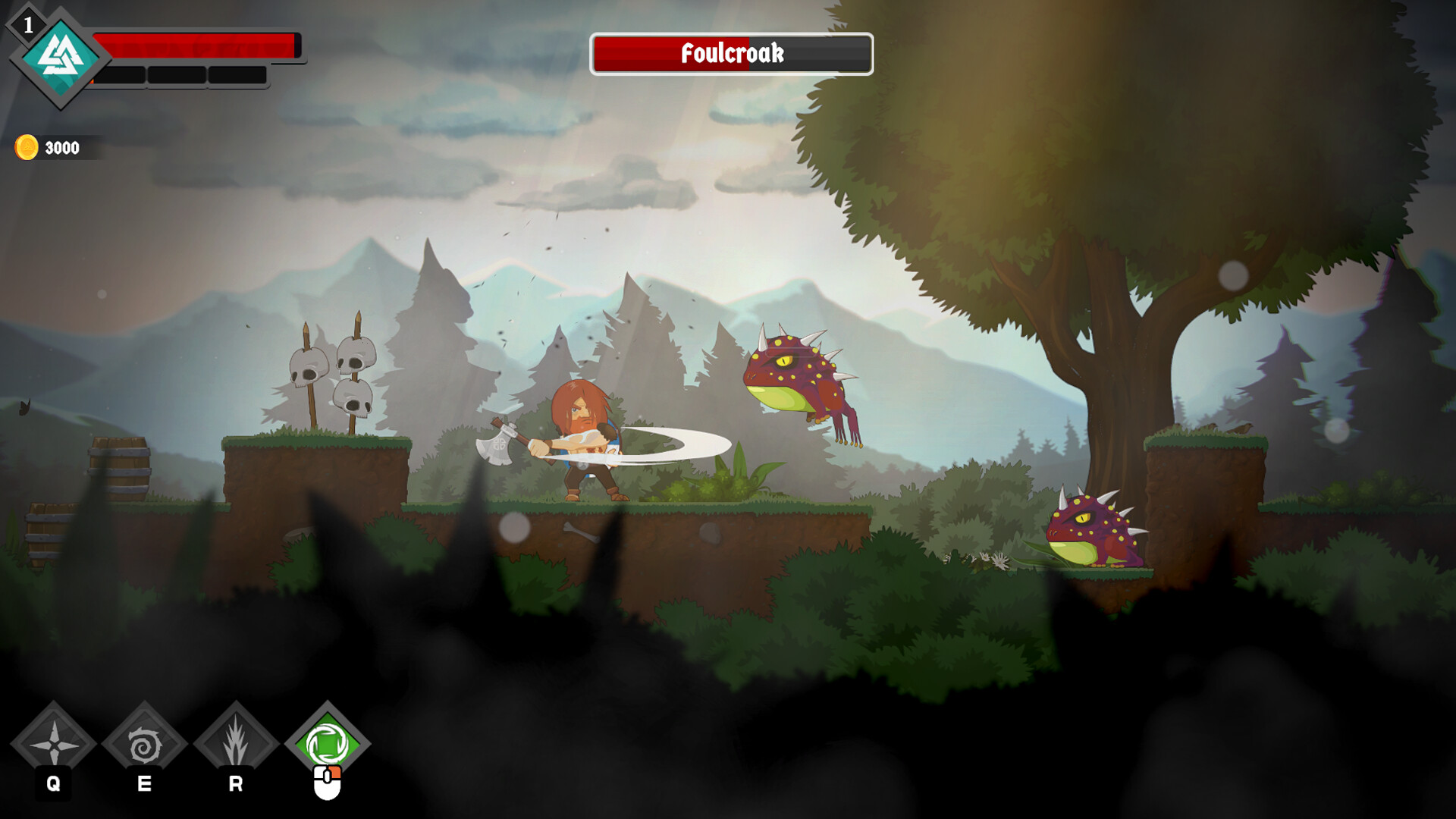This screenshot has height=819, width=1456.
Task: Click the gold coin currency icon
Action: click(29, 146)
